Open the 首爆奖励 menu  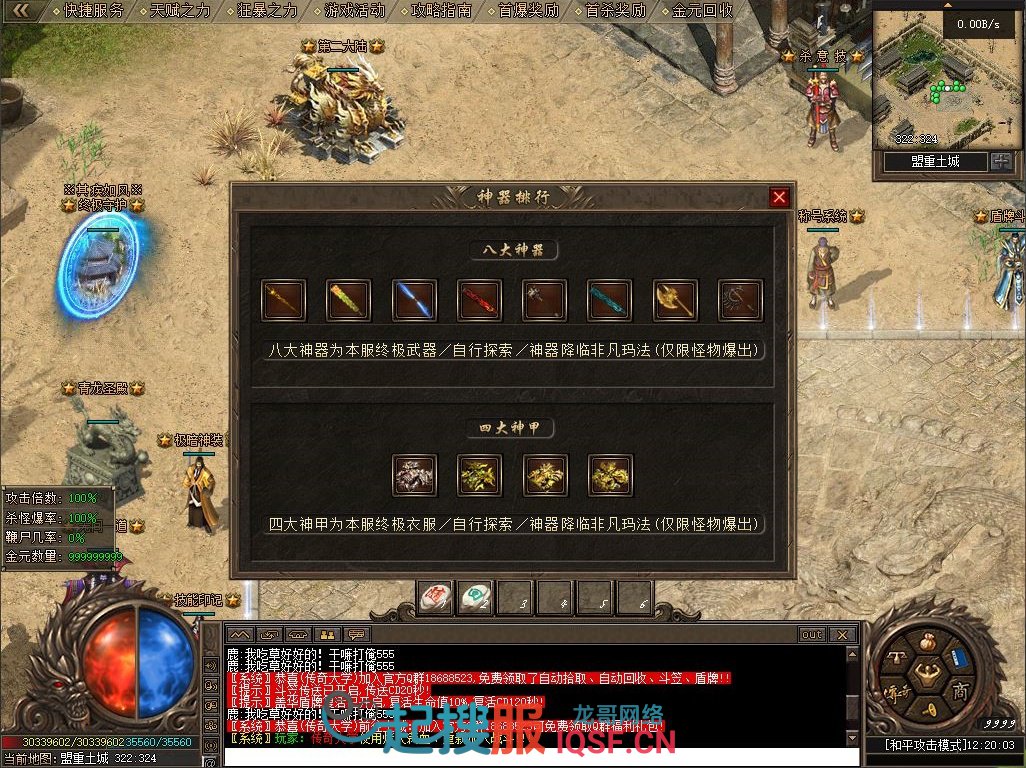[529, 11]
